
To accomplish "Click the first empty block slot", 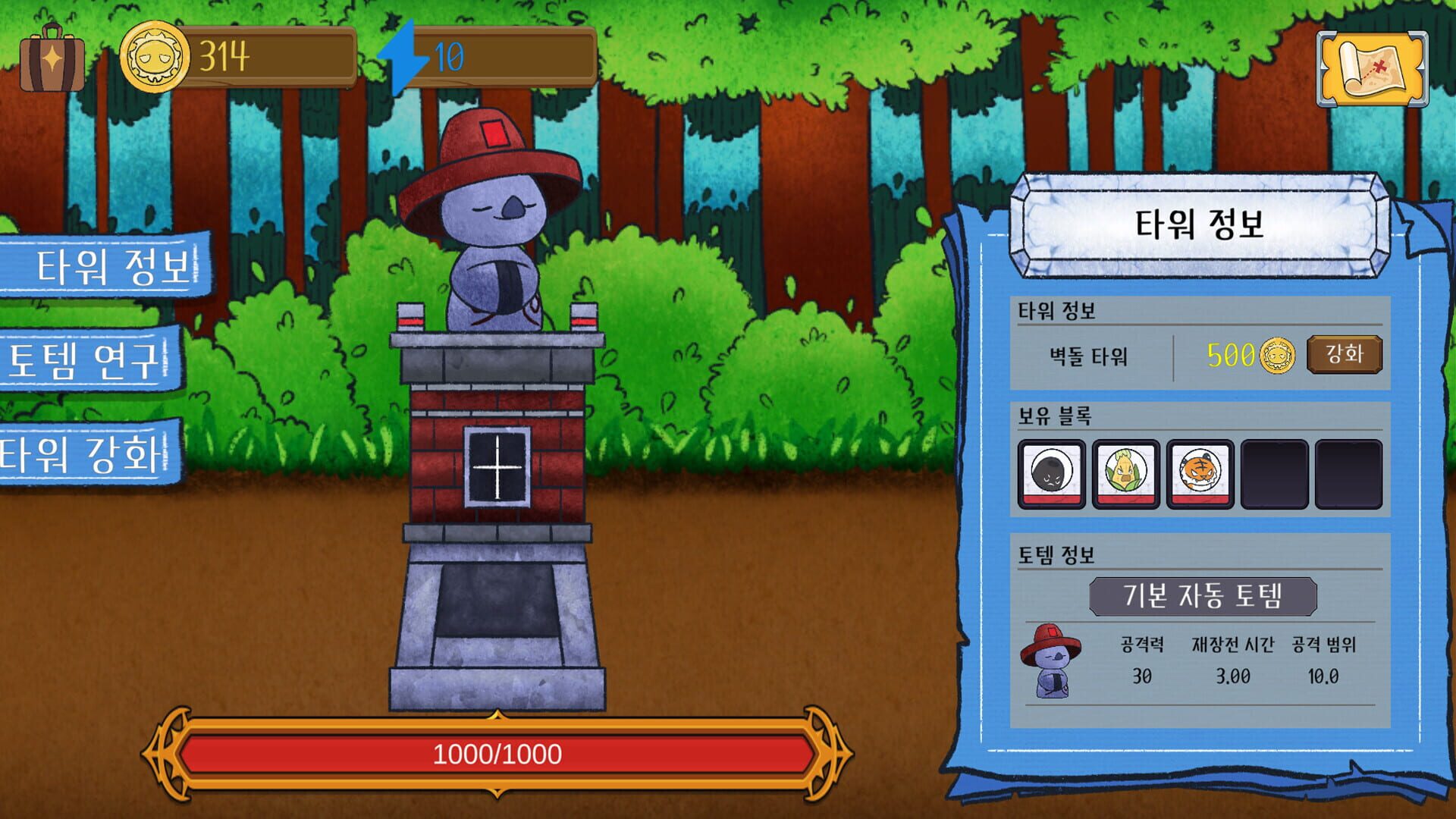I will pos(1276,471).
